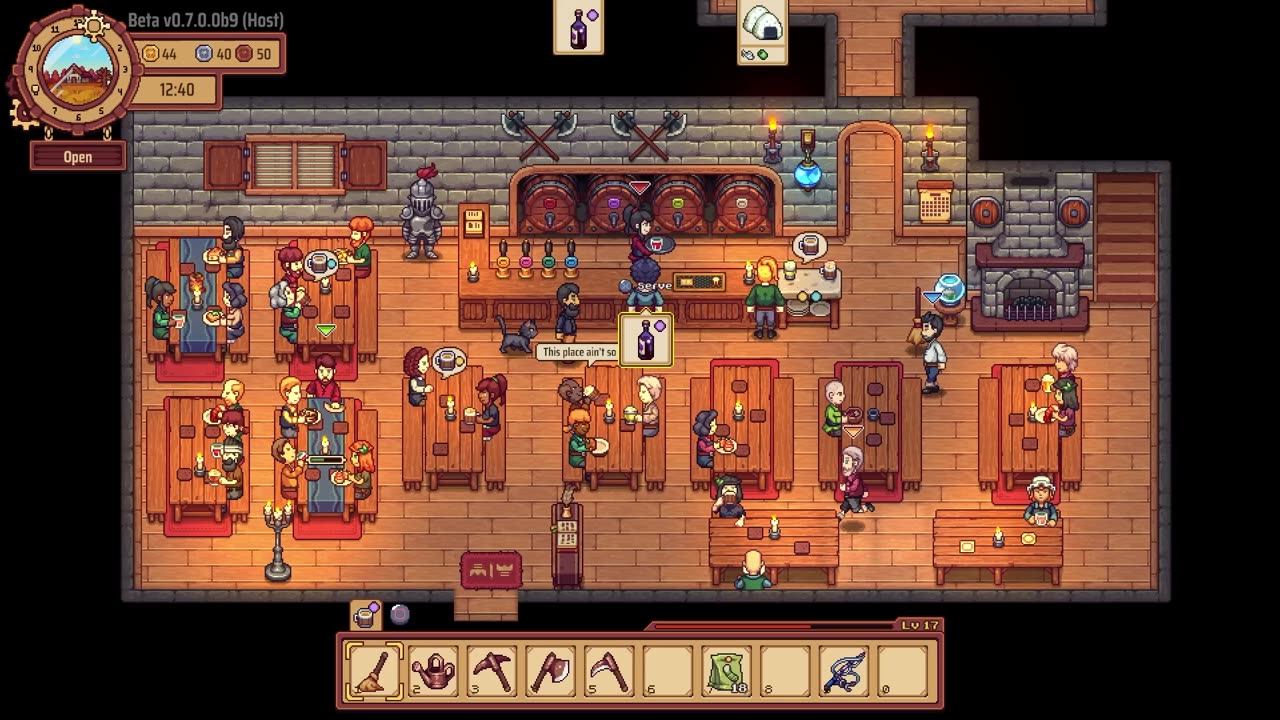
Task: Click the day clock dial
Action: coord(76,72)
